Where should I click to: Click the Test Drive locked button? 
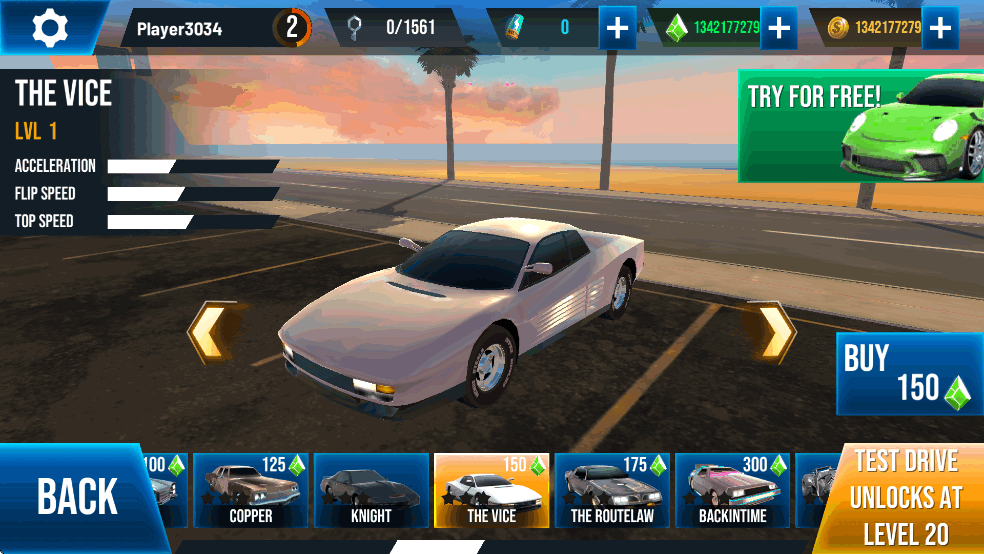(x=905, y=497)
